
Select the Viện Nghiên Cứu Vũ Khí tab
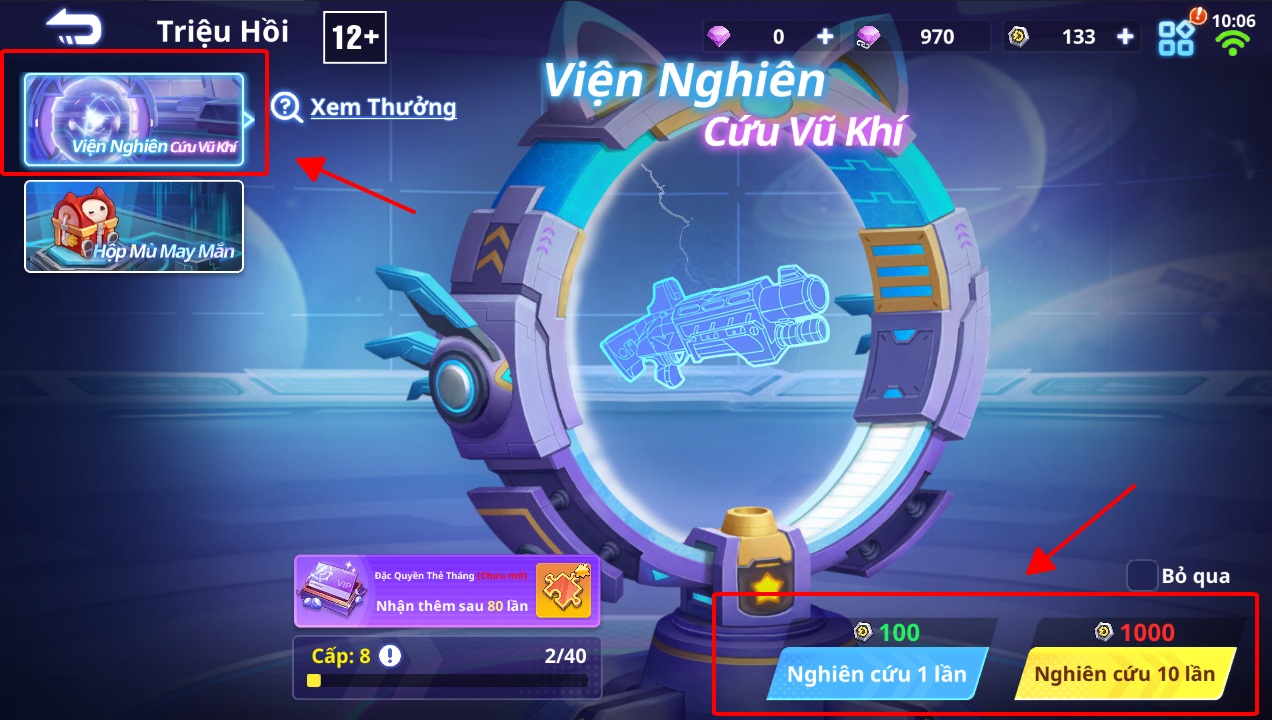click(134, 119)
